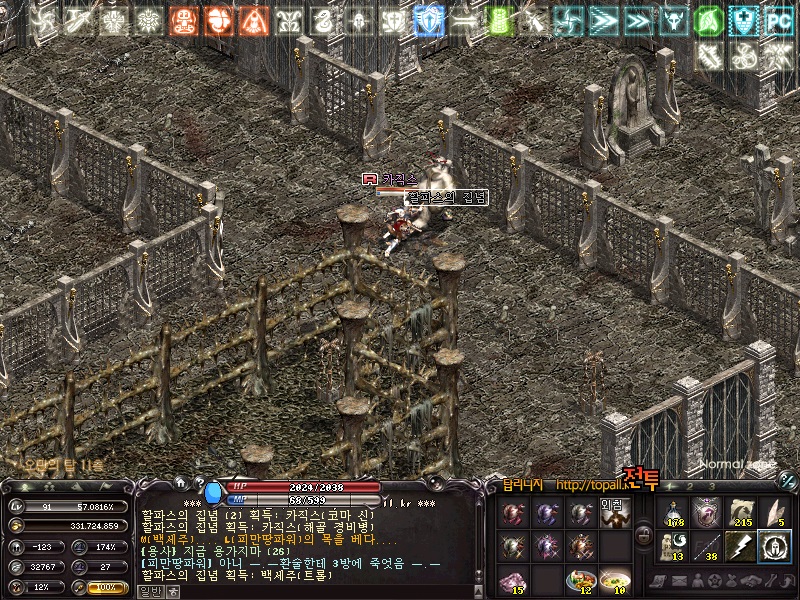800x600 pixels.
Task: Eat the meat dish with count 12
Action: [580, 580]
